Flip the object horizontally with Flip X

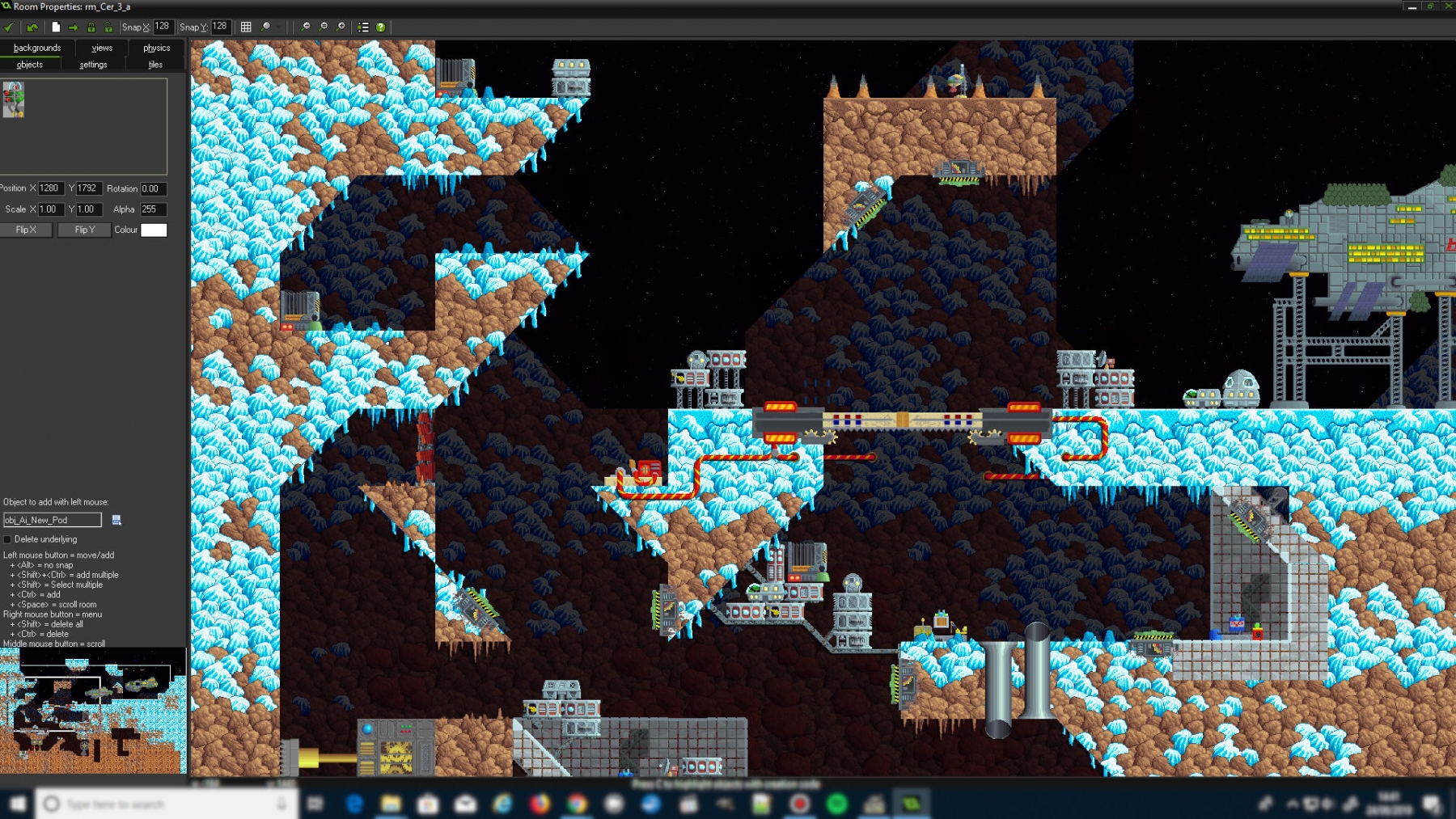[x=27, y=230]
